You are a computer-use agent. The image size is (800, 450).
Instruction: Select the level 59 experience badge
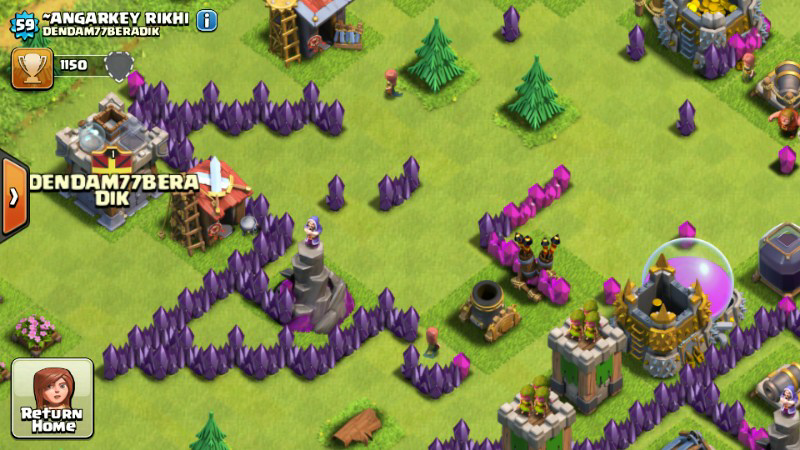(23, 25)
